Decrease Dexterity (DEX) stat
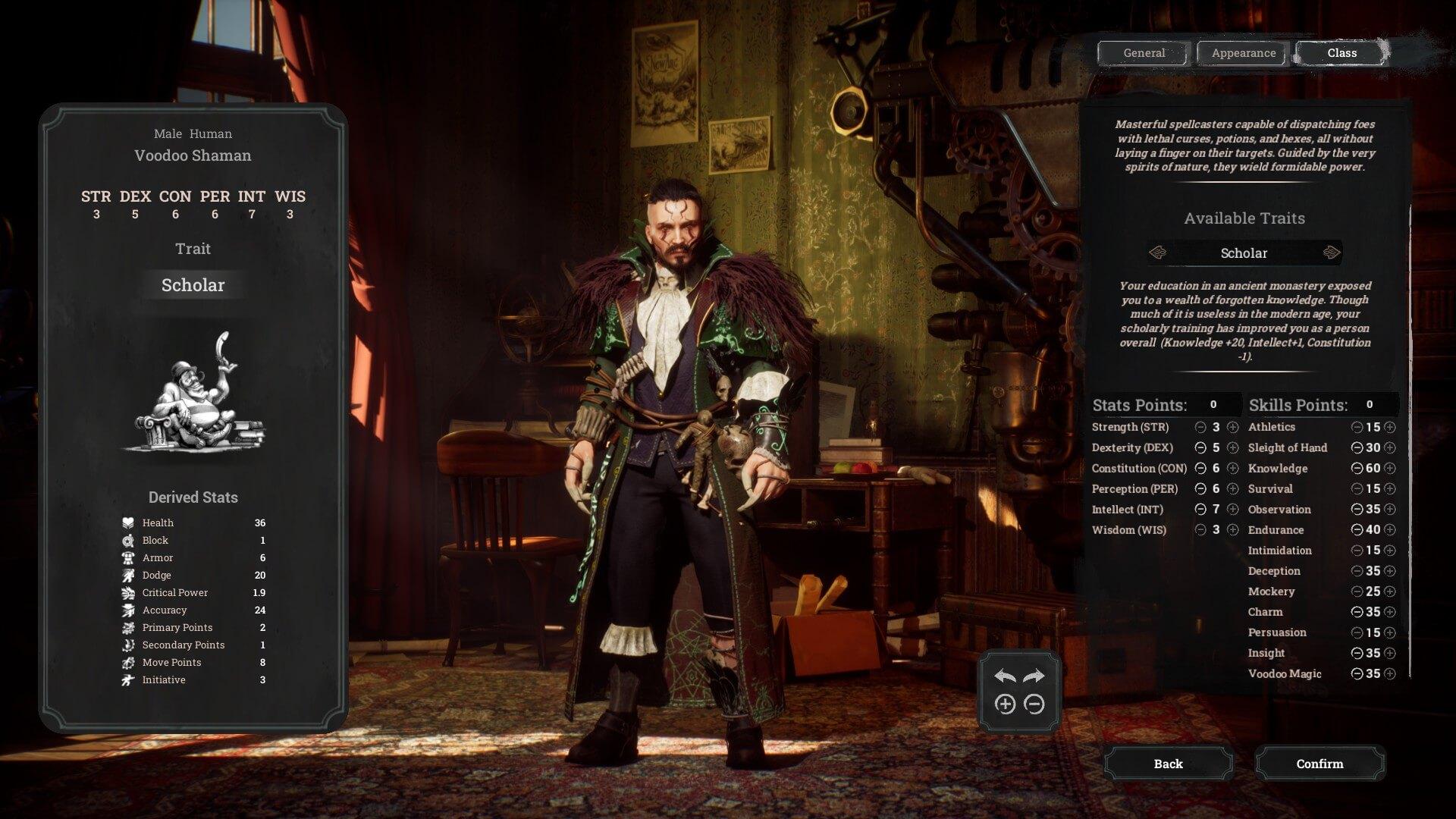The height and width of the screenshot is (819, 1456). point(1200,448)
